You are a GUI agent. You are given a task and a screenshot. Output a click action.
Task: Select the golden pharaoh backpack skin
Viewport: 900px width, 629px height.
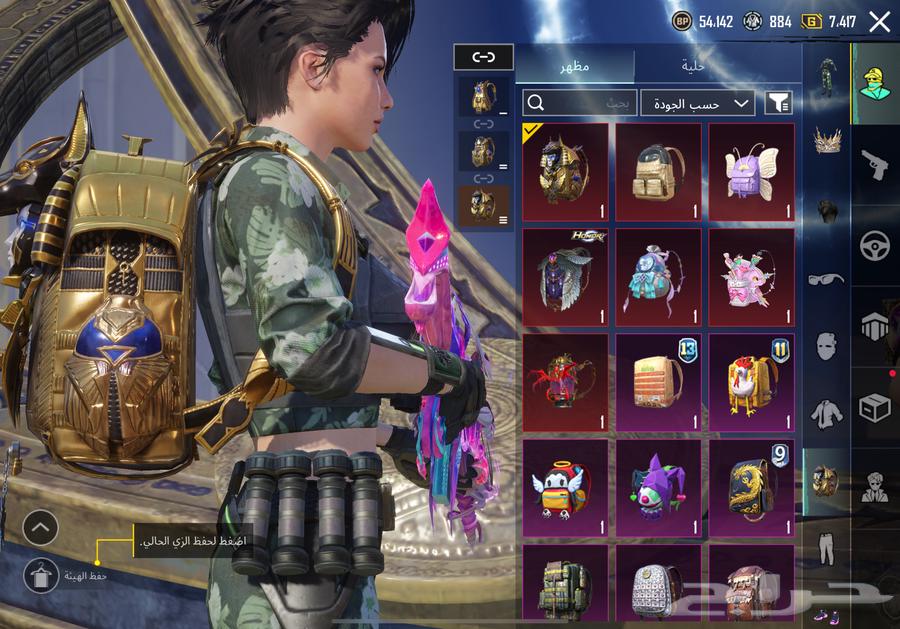(565, 172)
